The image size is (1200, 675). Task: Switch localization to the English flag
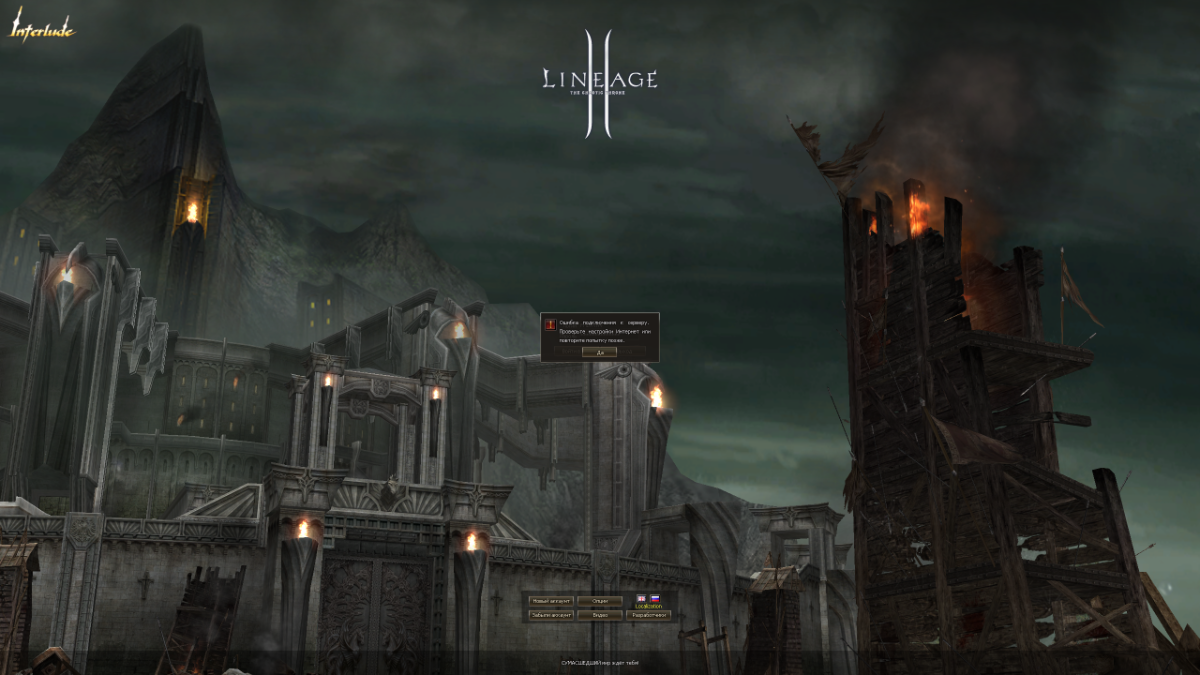641,598
